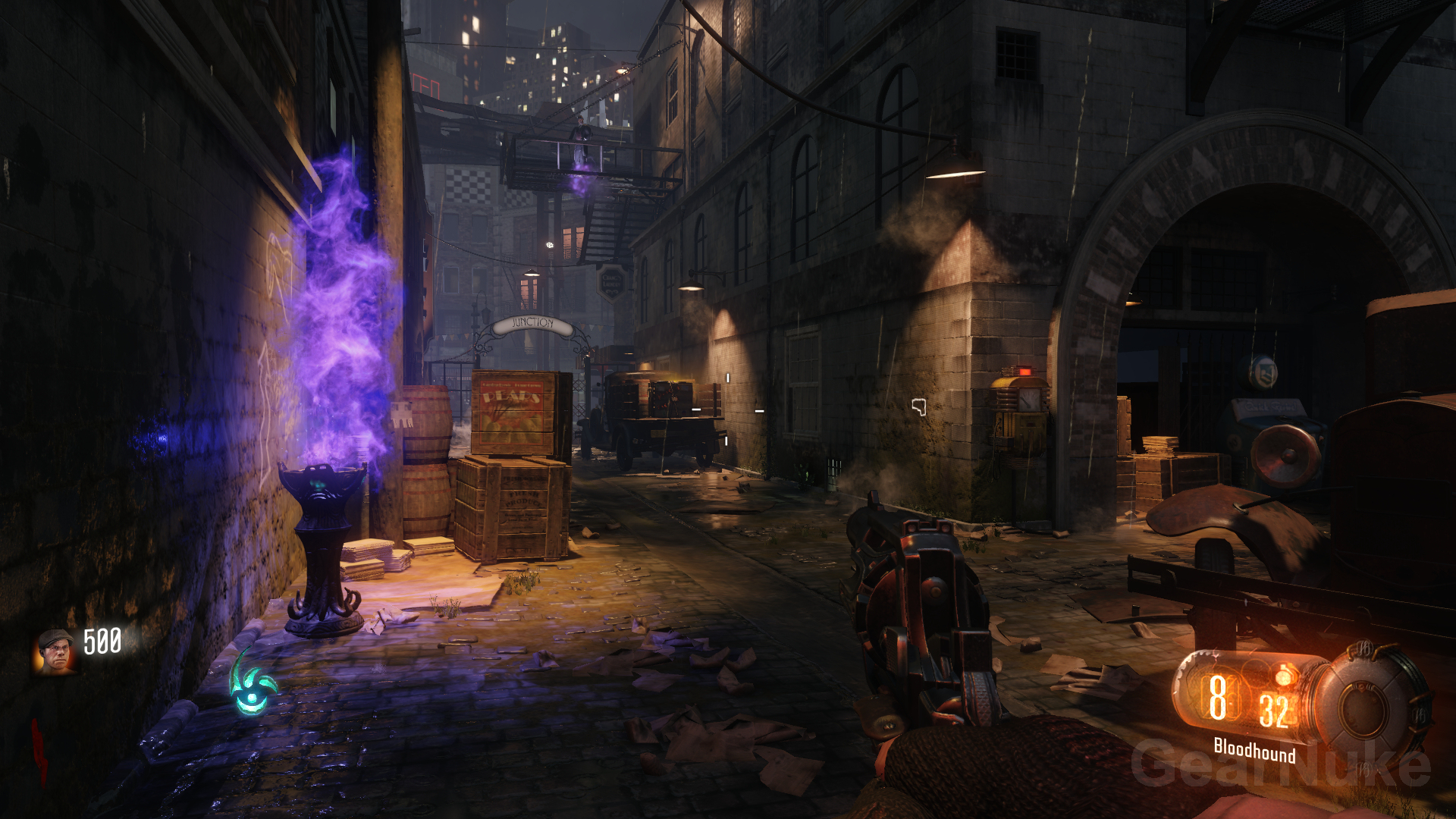Click the player character portrait
The height and width of the screenshot is (819, 1456).
[55, 652]
